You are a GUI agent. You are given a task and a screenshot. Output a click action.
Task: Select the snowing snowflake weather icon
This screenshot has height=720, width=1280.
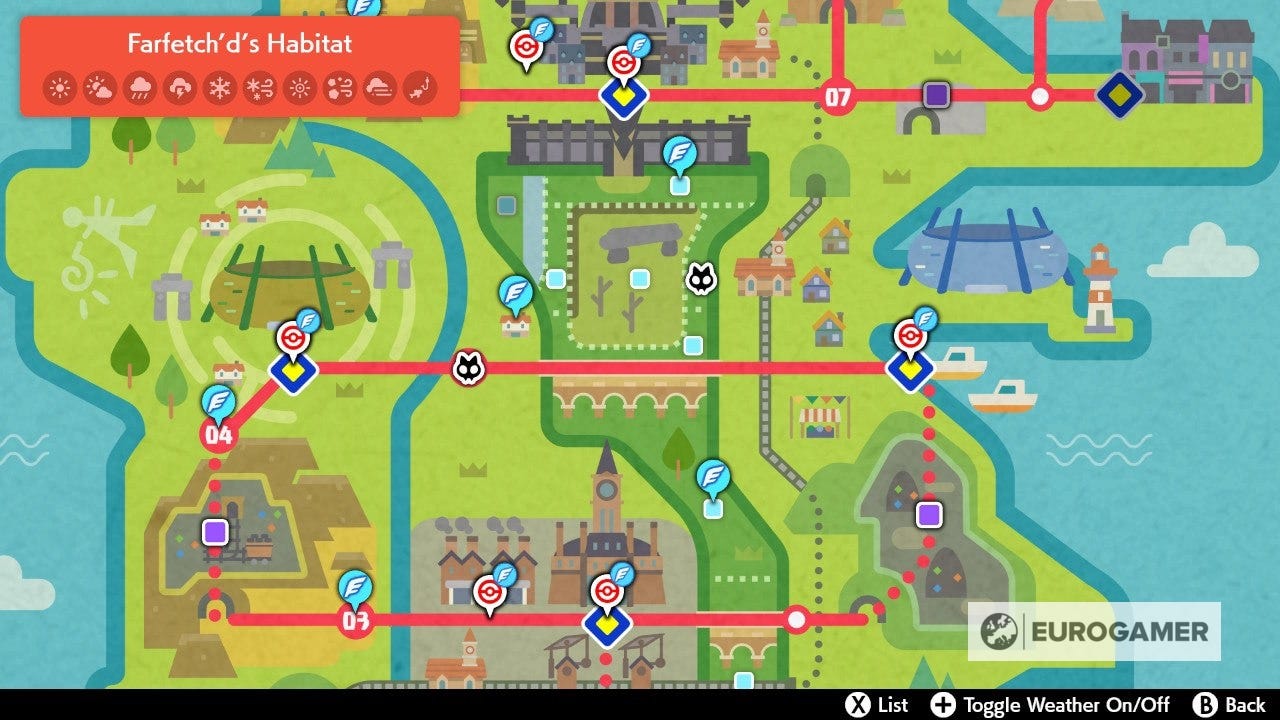click(220, 86)
